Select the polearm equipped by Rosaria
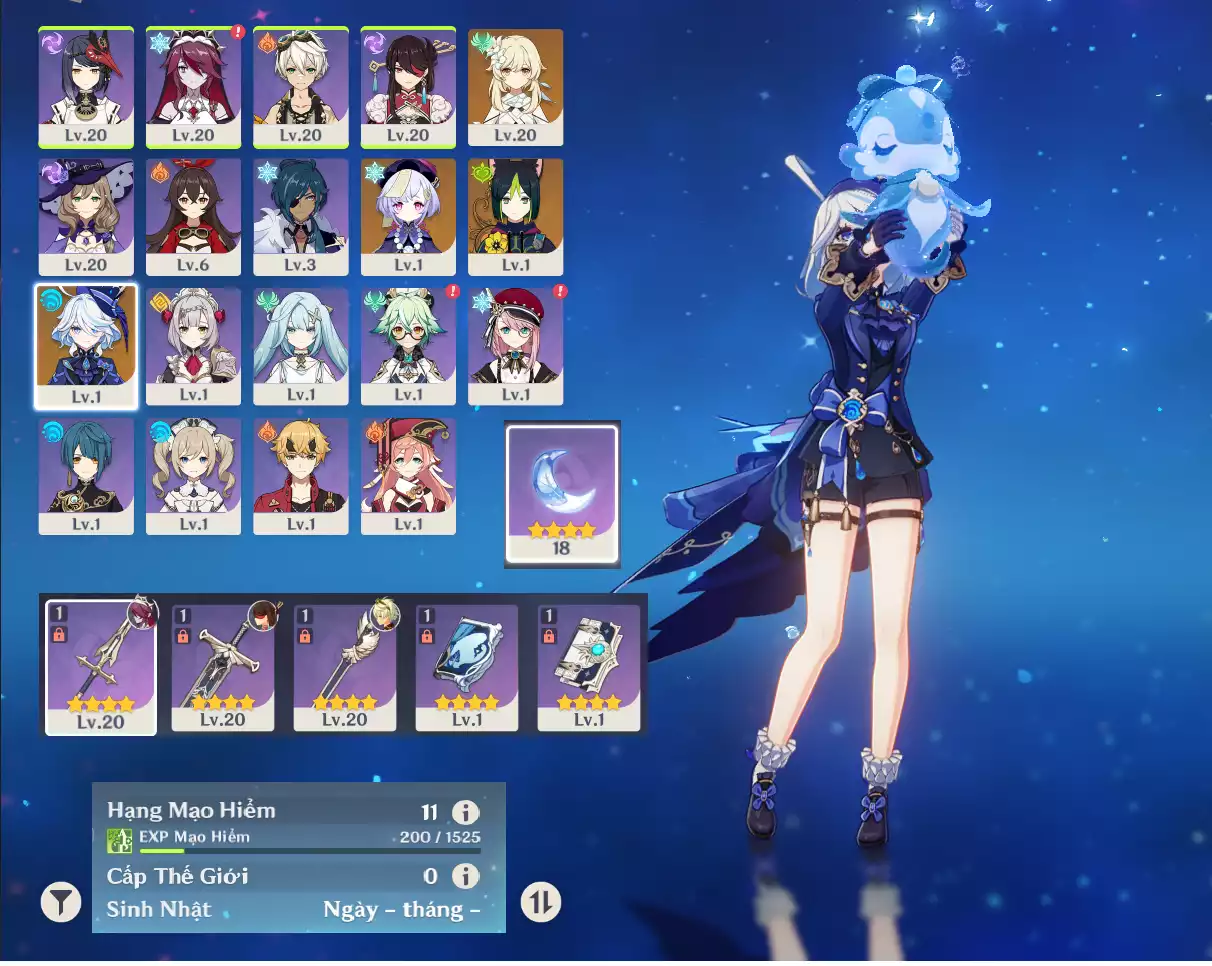This screenshot has height=966, width=1212. pyautogui.click(x=101, y=667)
